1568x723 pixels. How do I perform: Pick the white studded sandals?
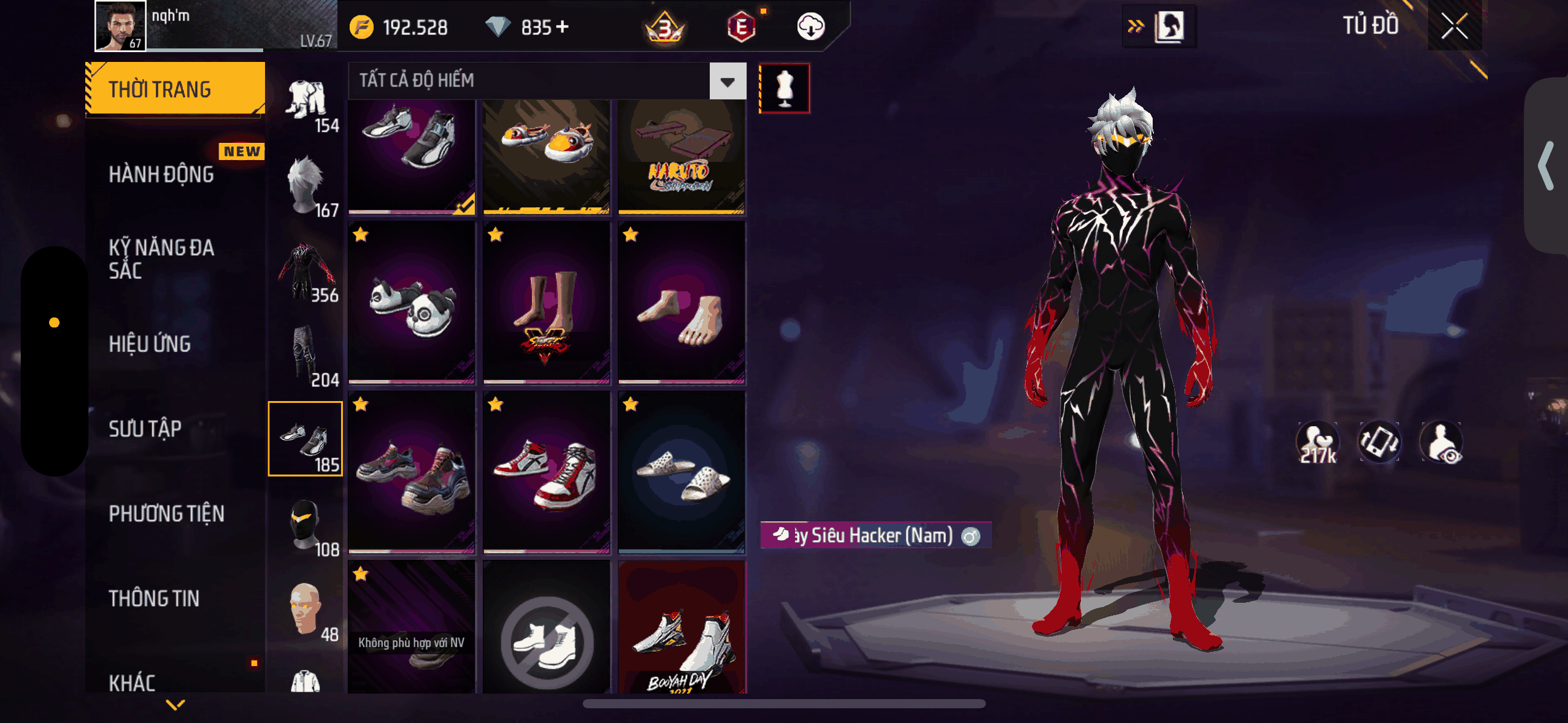tap(682, 473)
